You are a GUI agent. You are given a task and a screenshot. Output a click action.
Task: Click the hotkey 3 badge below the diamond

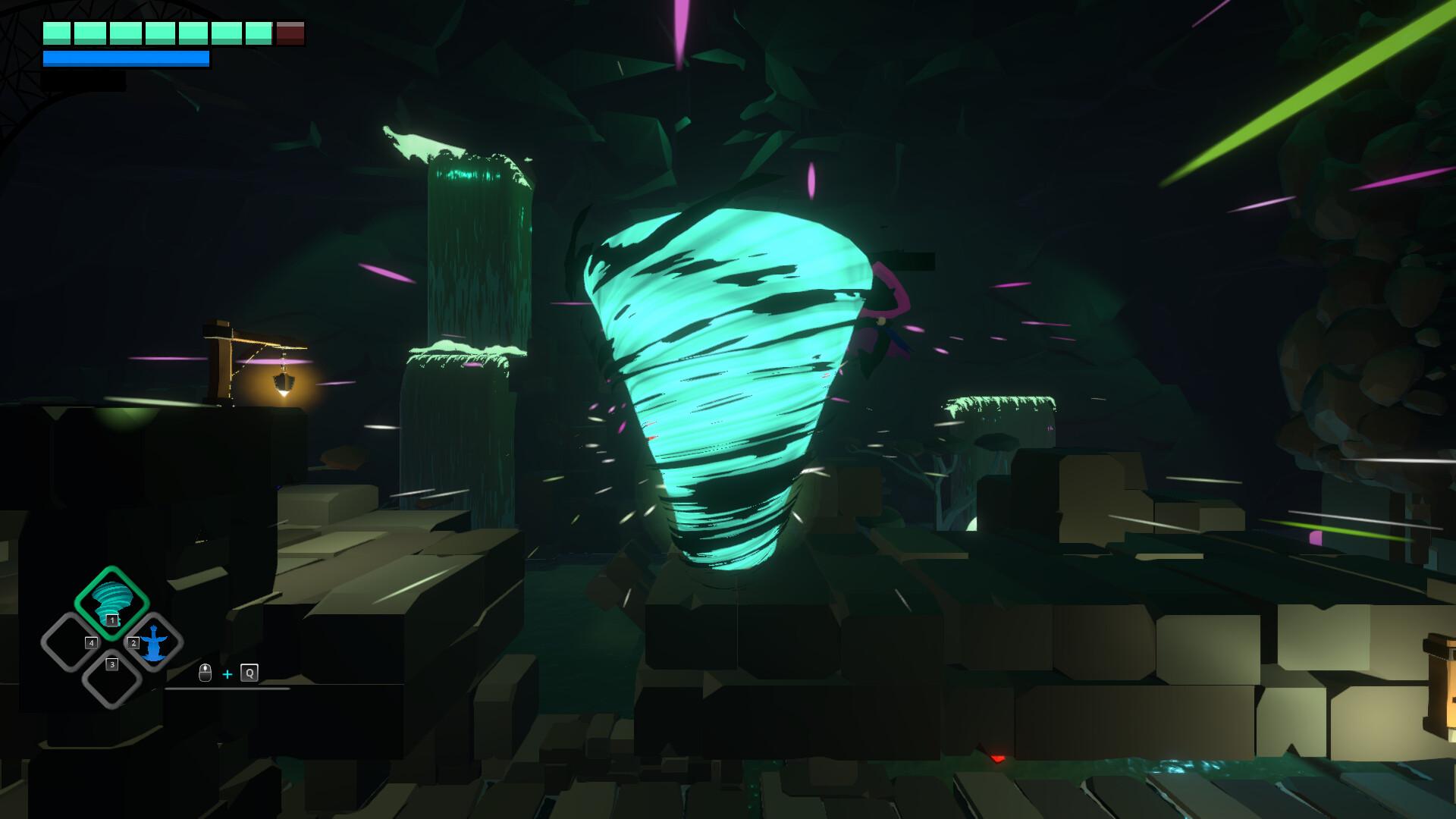[112, 664]
